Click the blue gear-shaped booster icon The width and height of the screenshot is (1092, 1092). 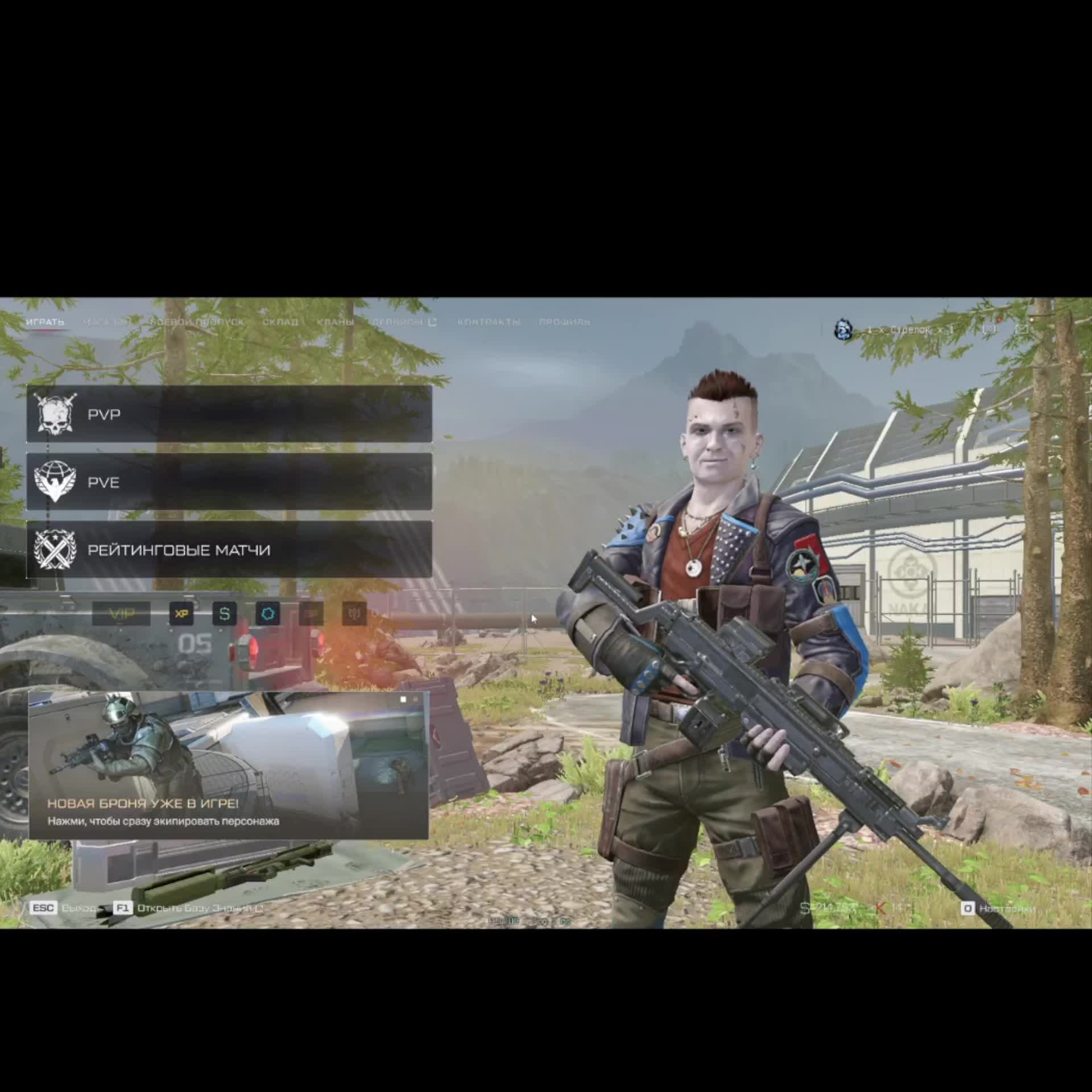pyautogui.click(x=268, y=614)
